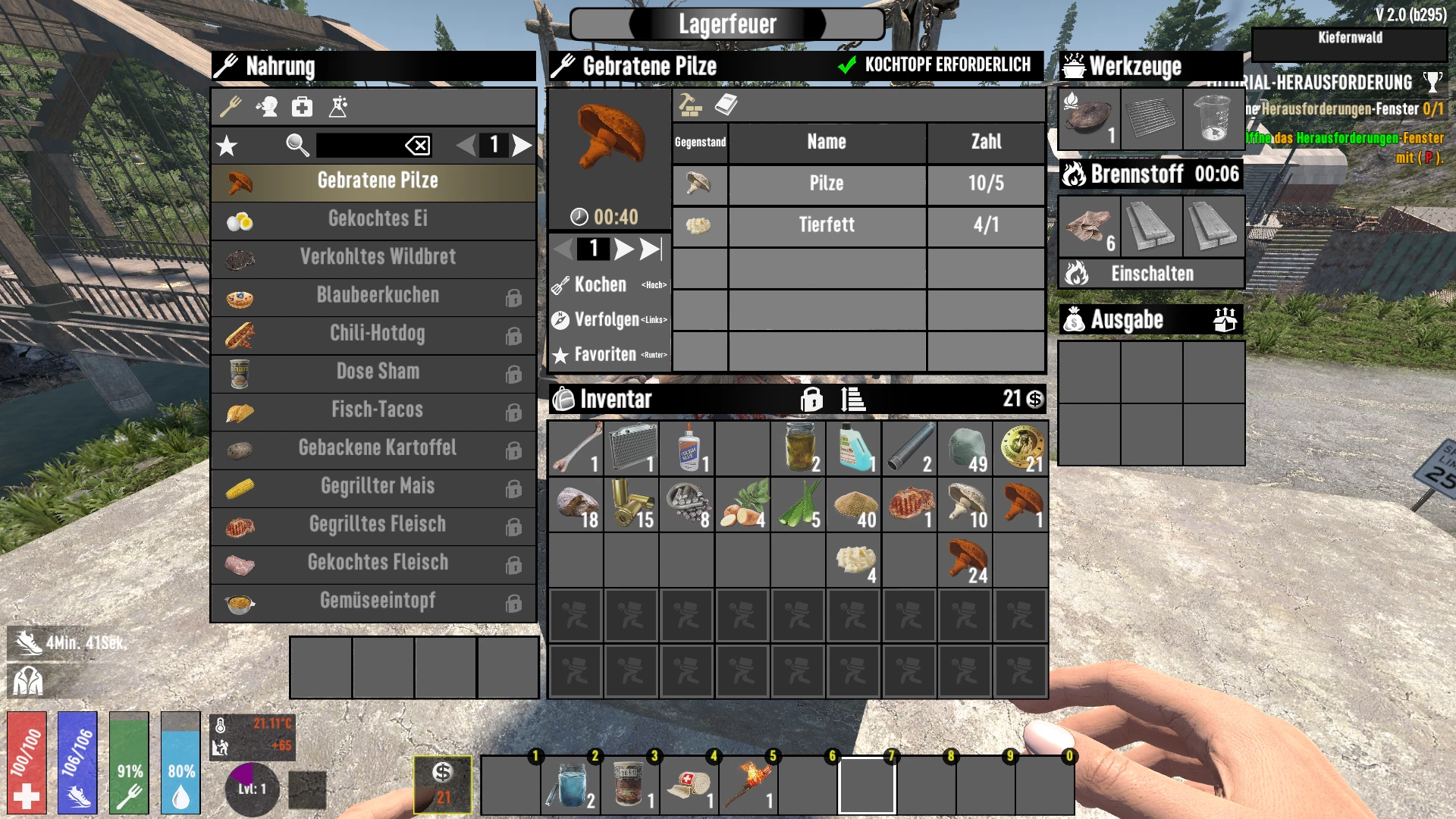Toggle the Inventar lock button
Image resolution: width=1456 pixels, height=819 pixels.
(811, 399)
